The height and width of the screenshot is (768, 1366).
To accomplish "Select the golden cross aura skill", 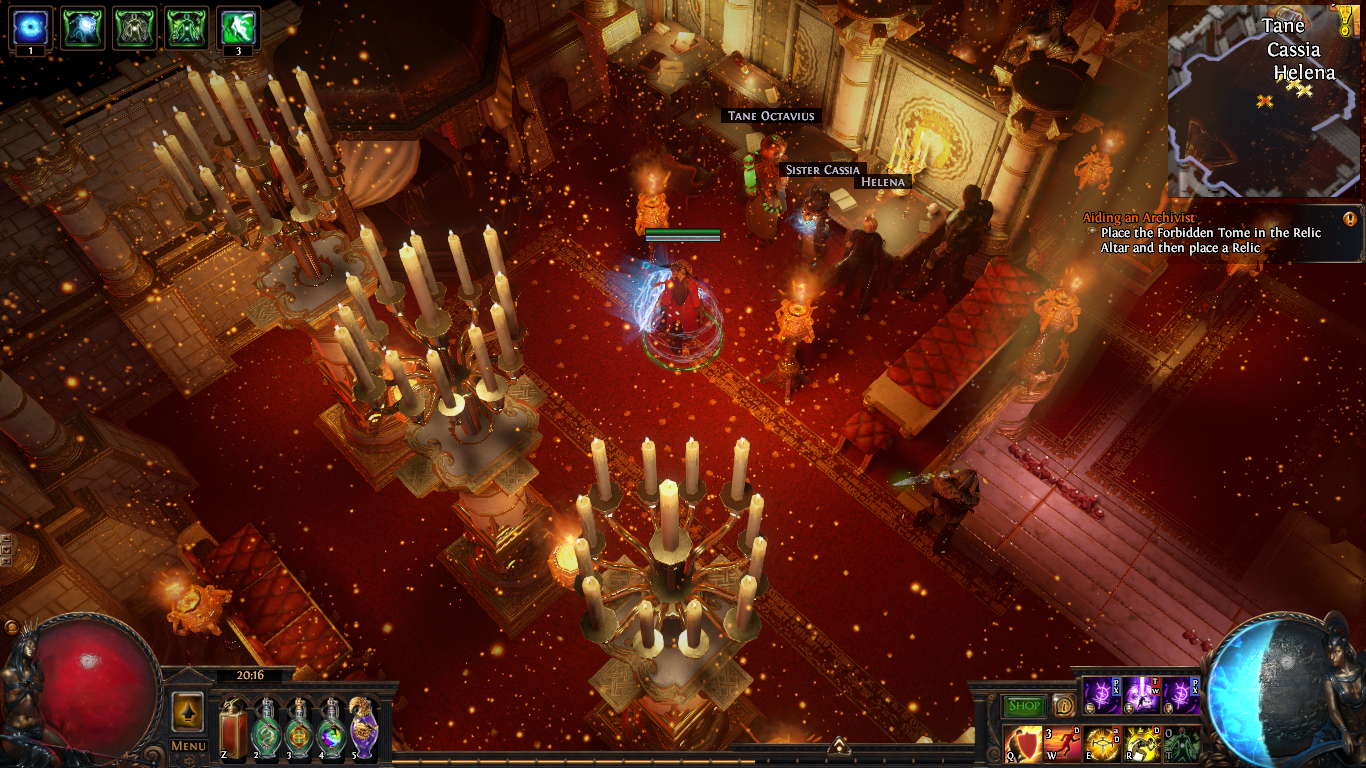I will (1101, 744).
